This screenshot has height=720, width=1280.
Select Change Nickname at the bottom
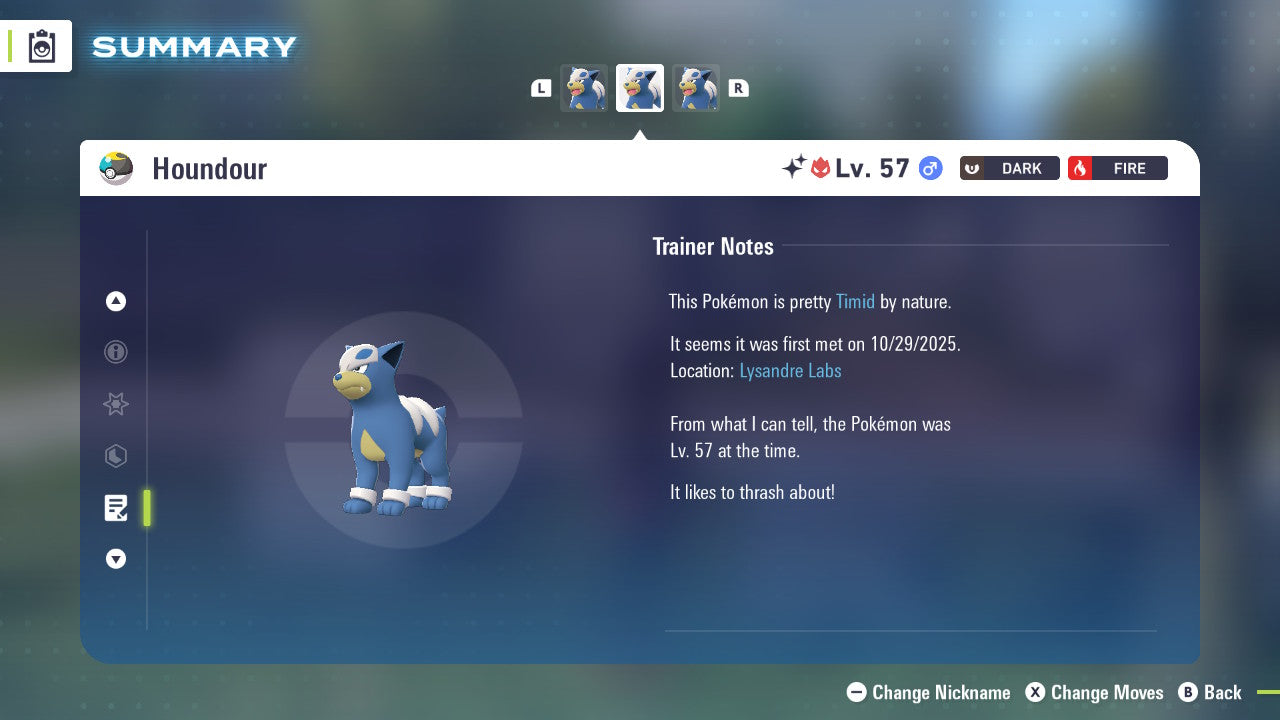(928, 692)
